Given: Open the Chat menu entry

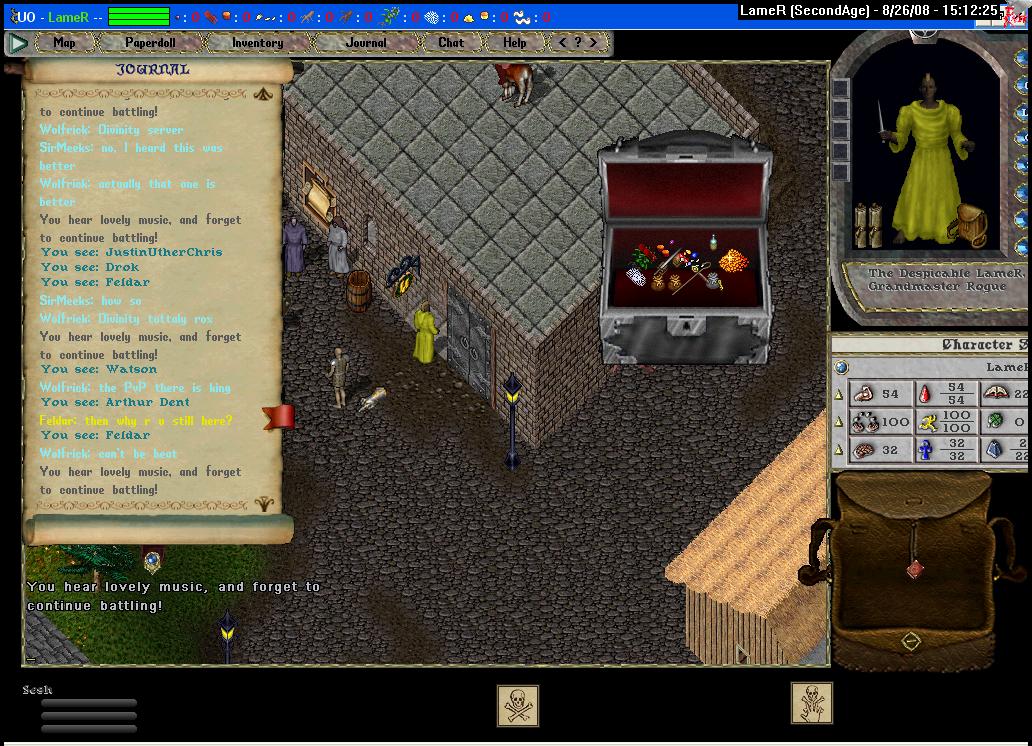Looking at the screenshot, I should pos(451,43).
